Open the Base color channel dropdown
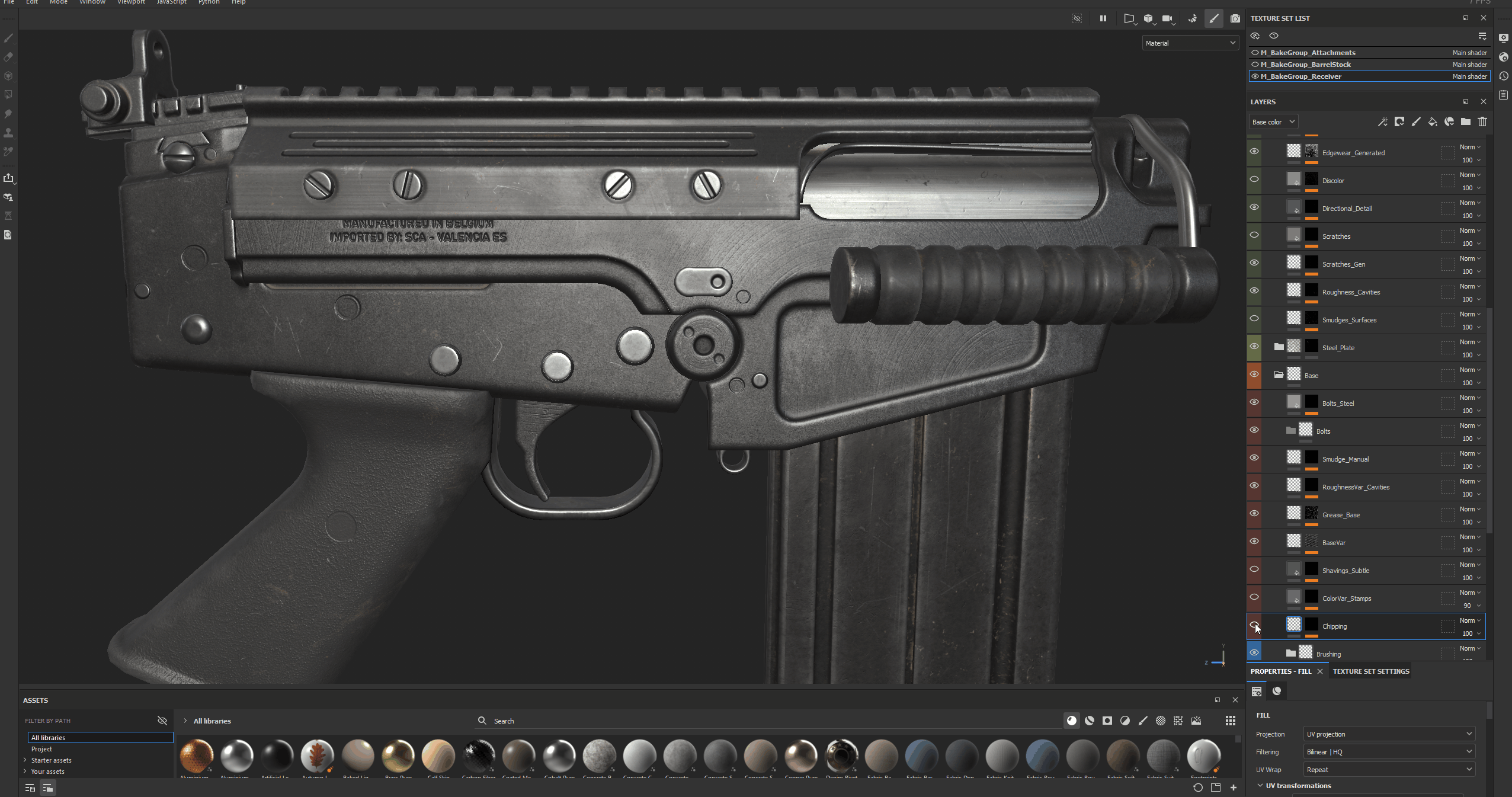 tap(1272, 121)
